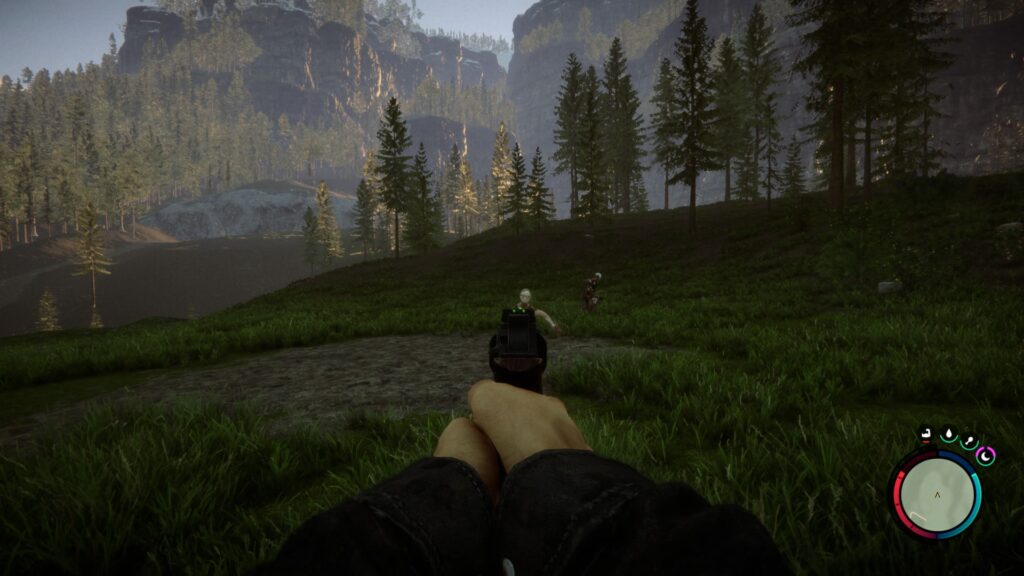Select the flexed arm strength icon

pyautogui.click(x=928, y=435)
